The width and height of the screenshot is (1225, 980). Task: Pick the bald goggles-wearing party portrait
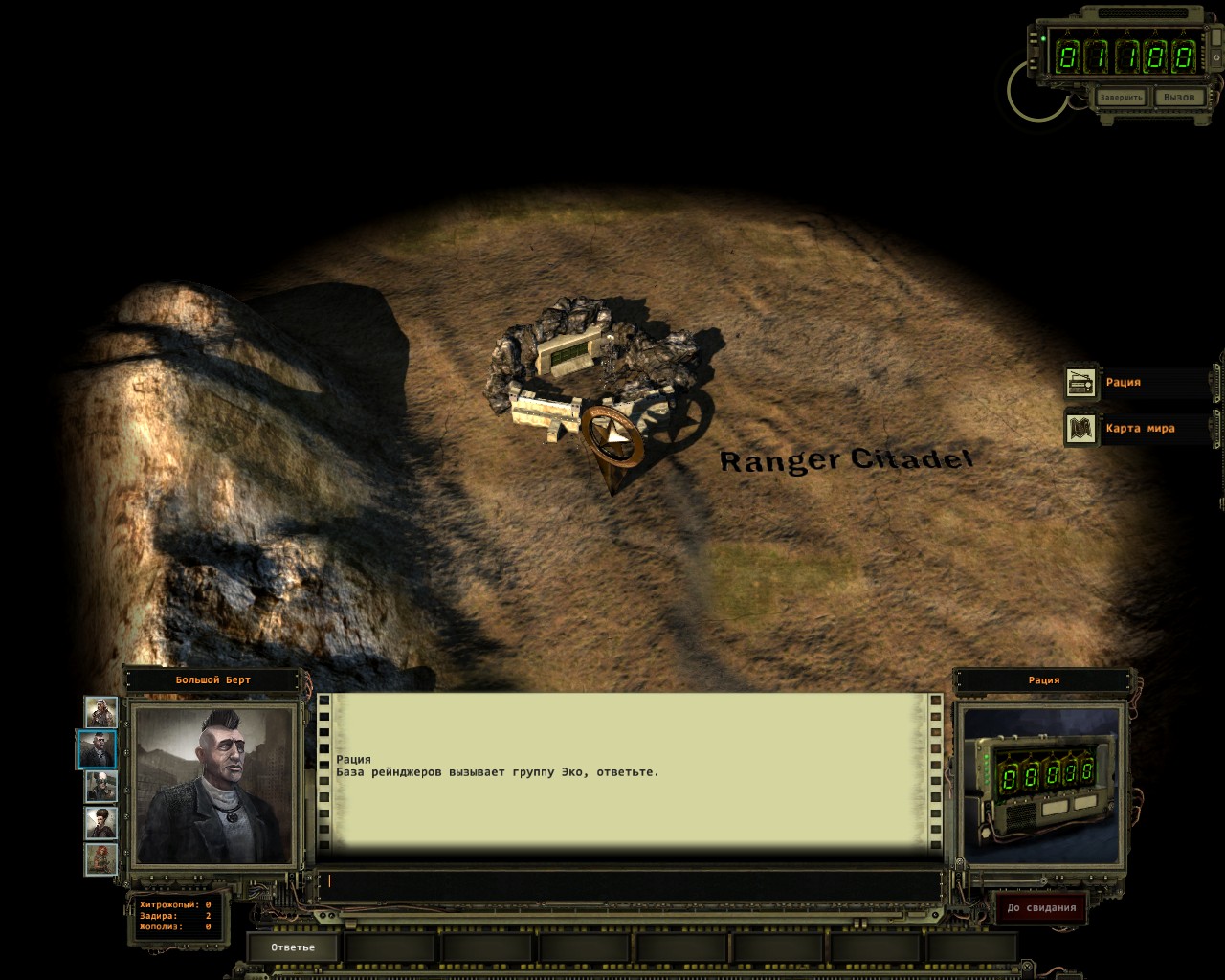[100, 786]
